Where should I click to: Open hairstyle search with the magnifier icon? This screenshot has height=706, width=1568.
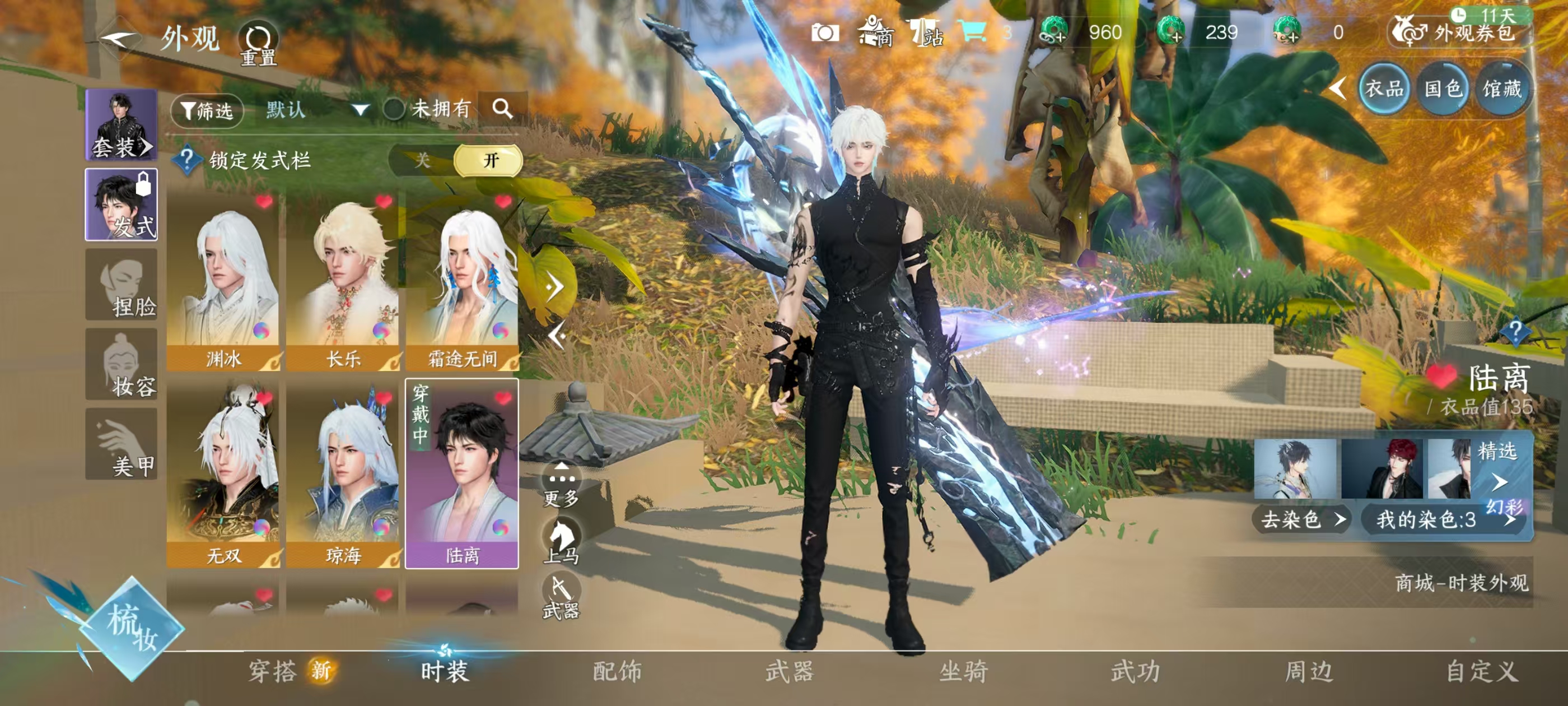click(502, 109)
